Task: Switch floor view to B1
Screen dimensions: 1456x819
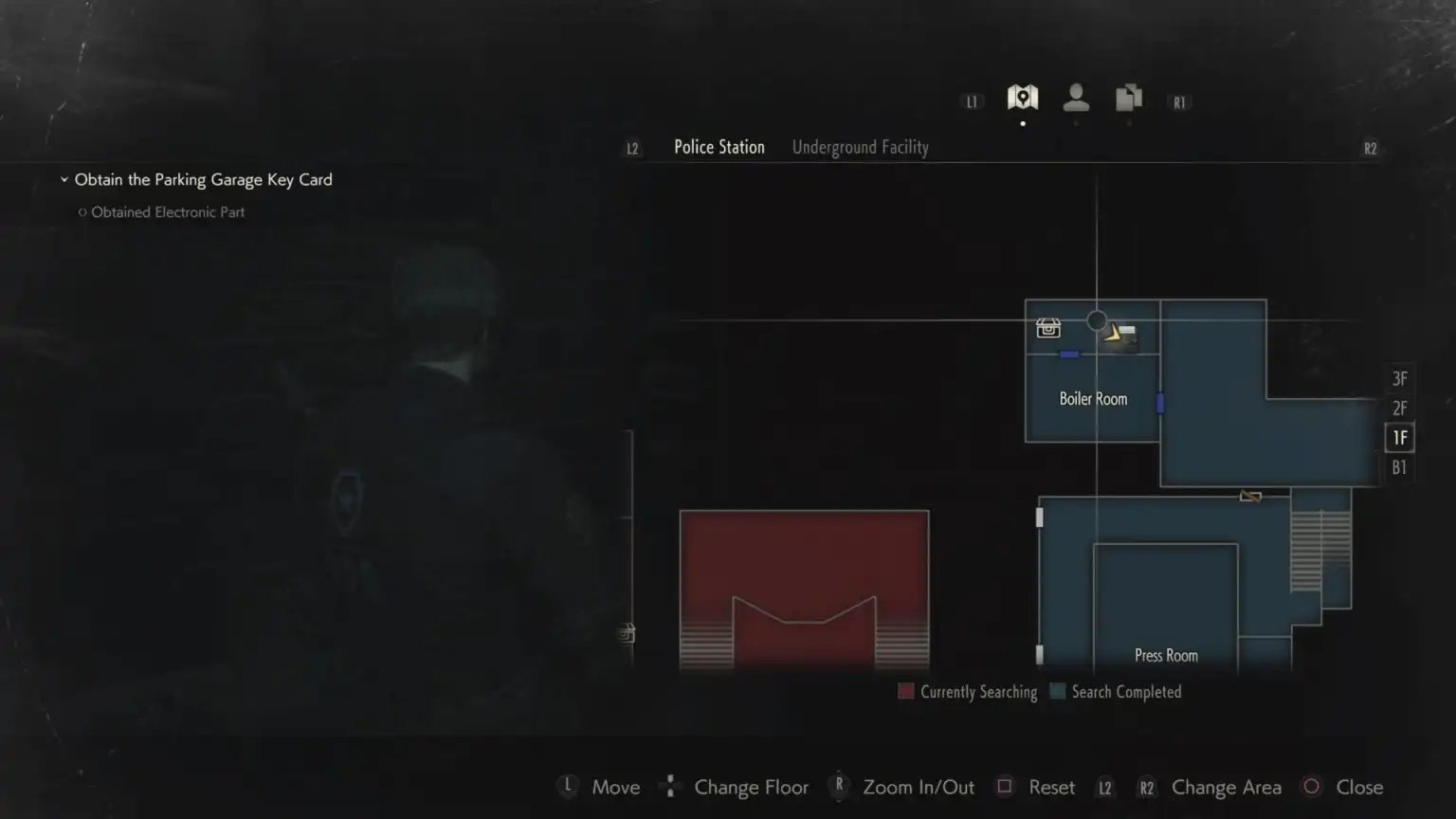Action: click(x=1398, y=466)
